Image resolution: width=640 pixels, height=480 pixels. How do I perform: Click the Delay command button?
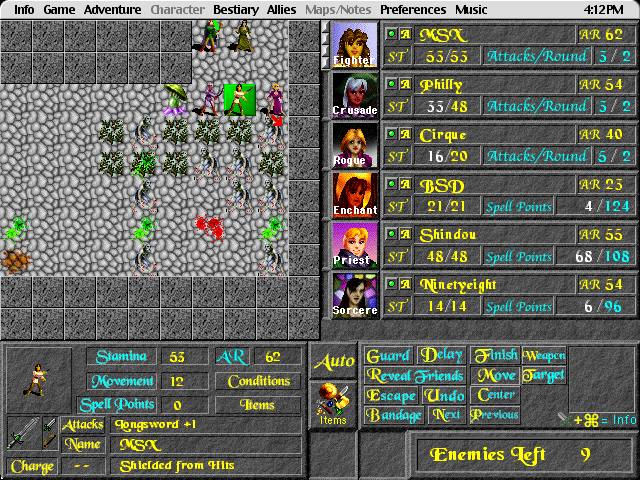[441, 355]
